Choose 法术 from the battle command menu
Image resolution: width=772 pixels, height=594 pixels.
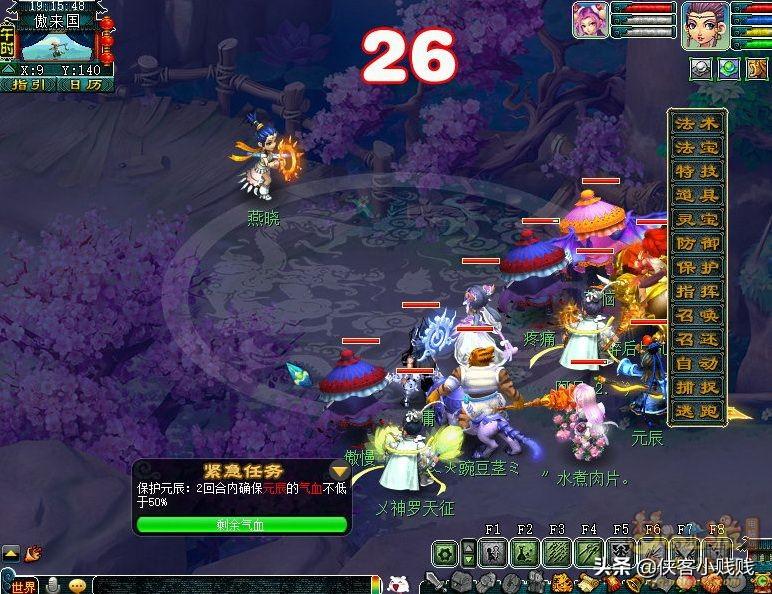(696, 123)
